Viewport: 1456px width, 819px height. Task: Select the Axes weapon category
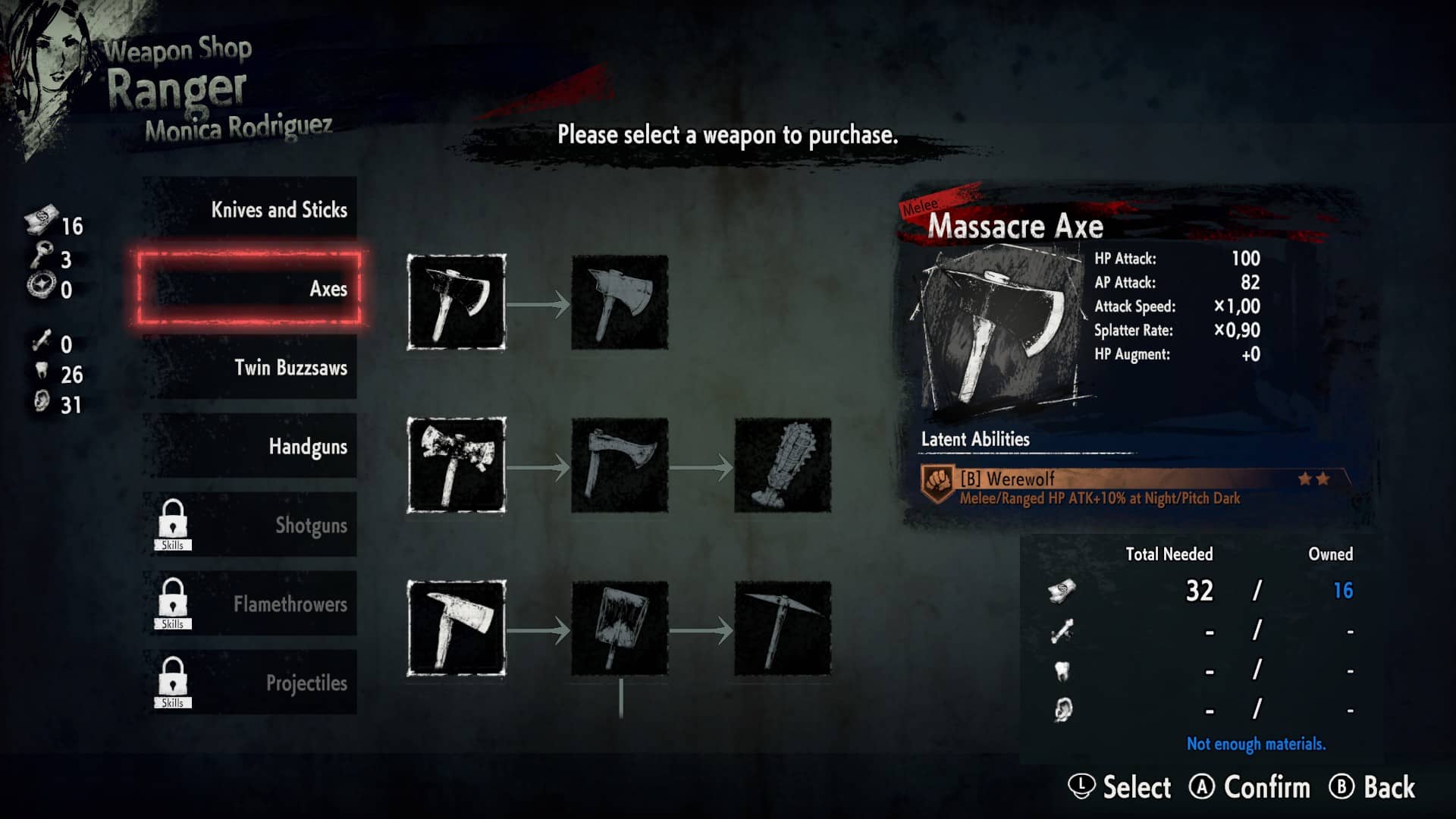250,289
